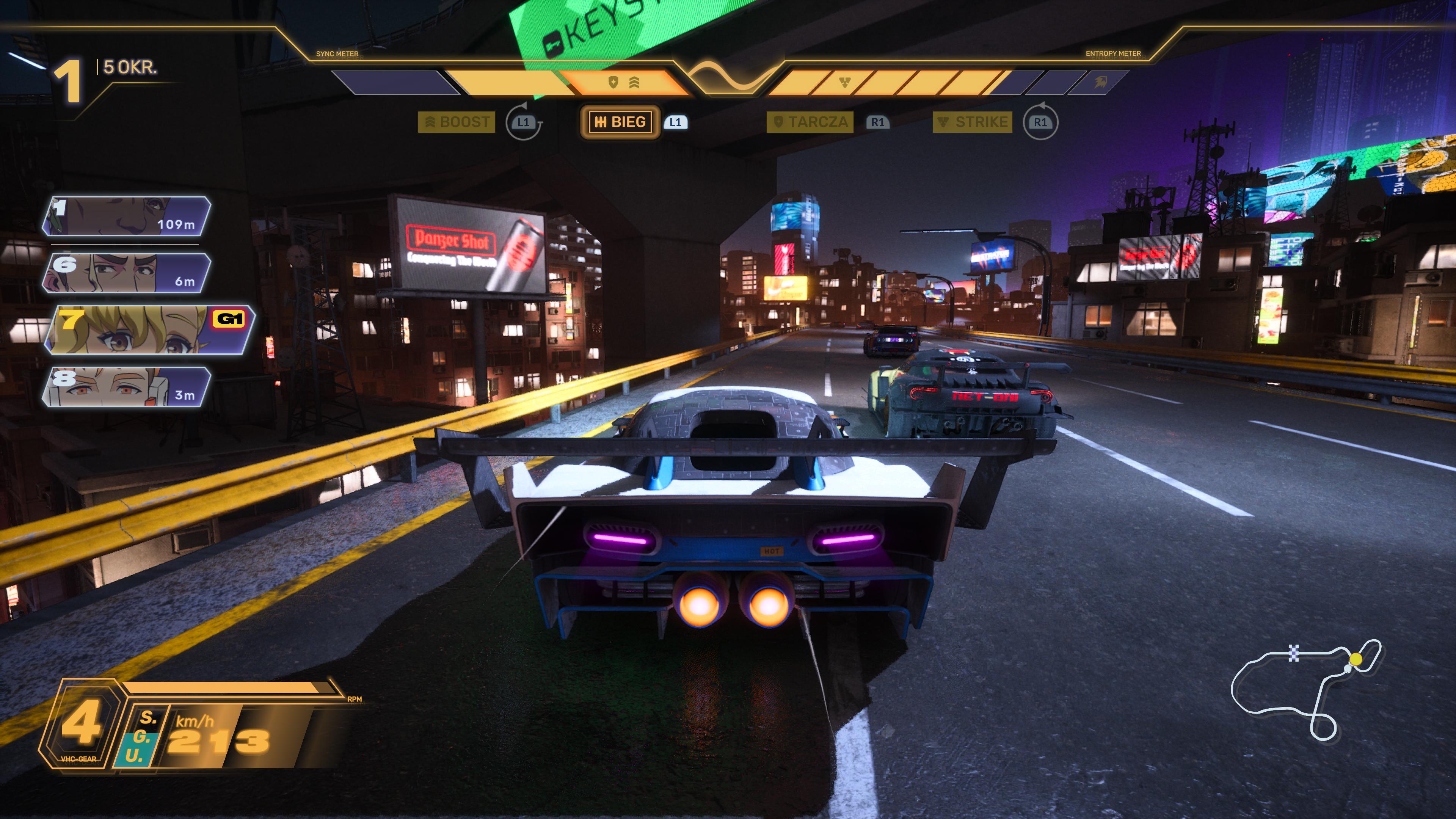This screenshot has width=1456, height=819.
Task: Click the shield icon in the sync meter
Action: coord(613,83)
